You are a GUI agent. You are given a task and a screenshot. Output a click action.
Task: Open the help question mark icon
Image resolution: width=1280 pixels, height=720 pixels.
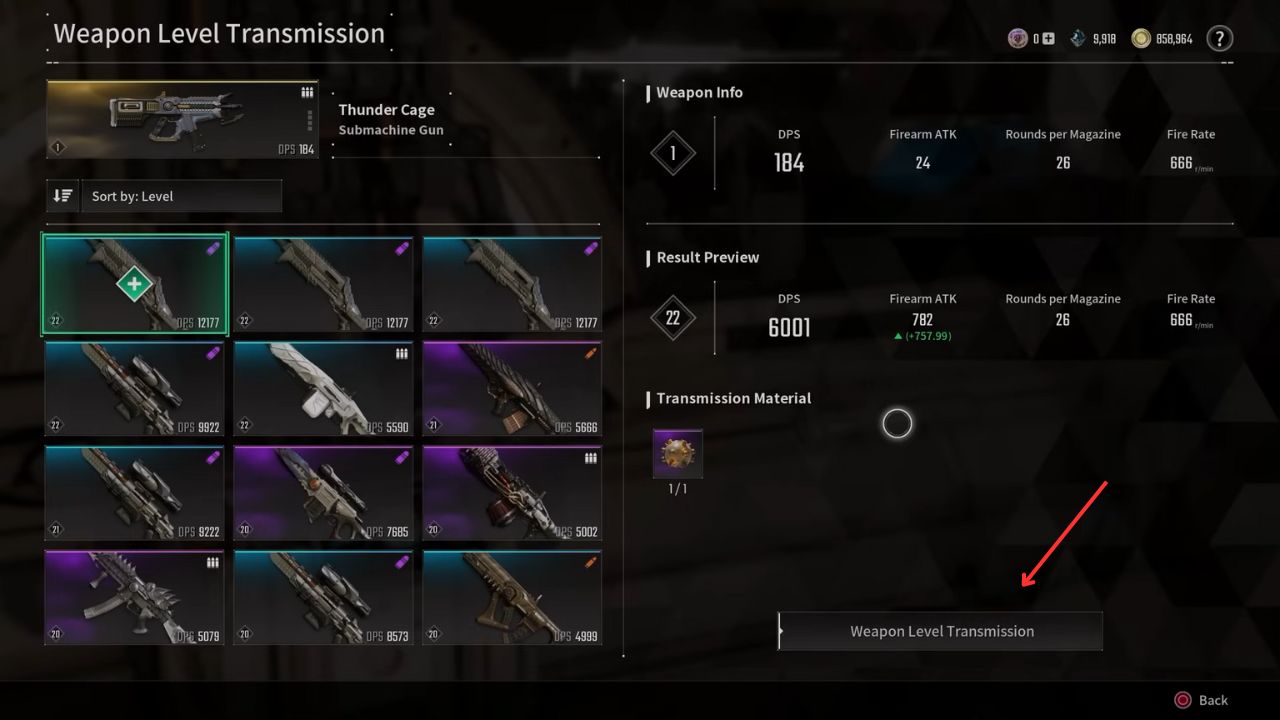[x=1219, y=39]
